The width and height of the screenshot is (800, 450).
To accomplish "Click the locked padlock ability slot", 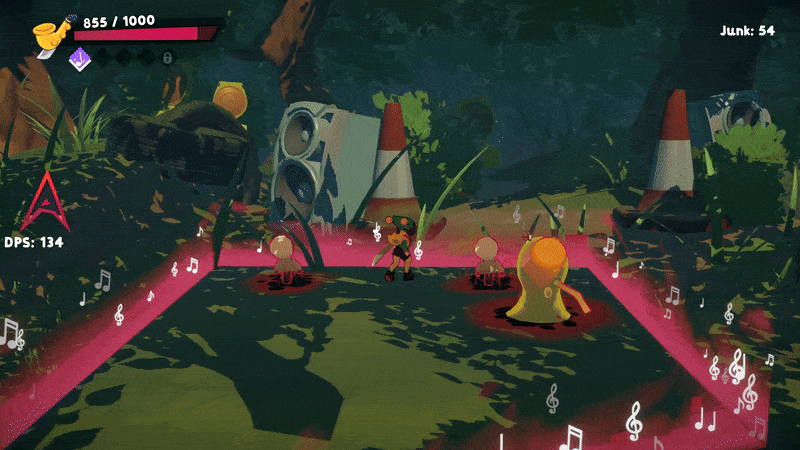I will click(168, 58).
